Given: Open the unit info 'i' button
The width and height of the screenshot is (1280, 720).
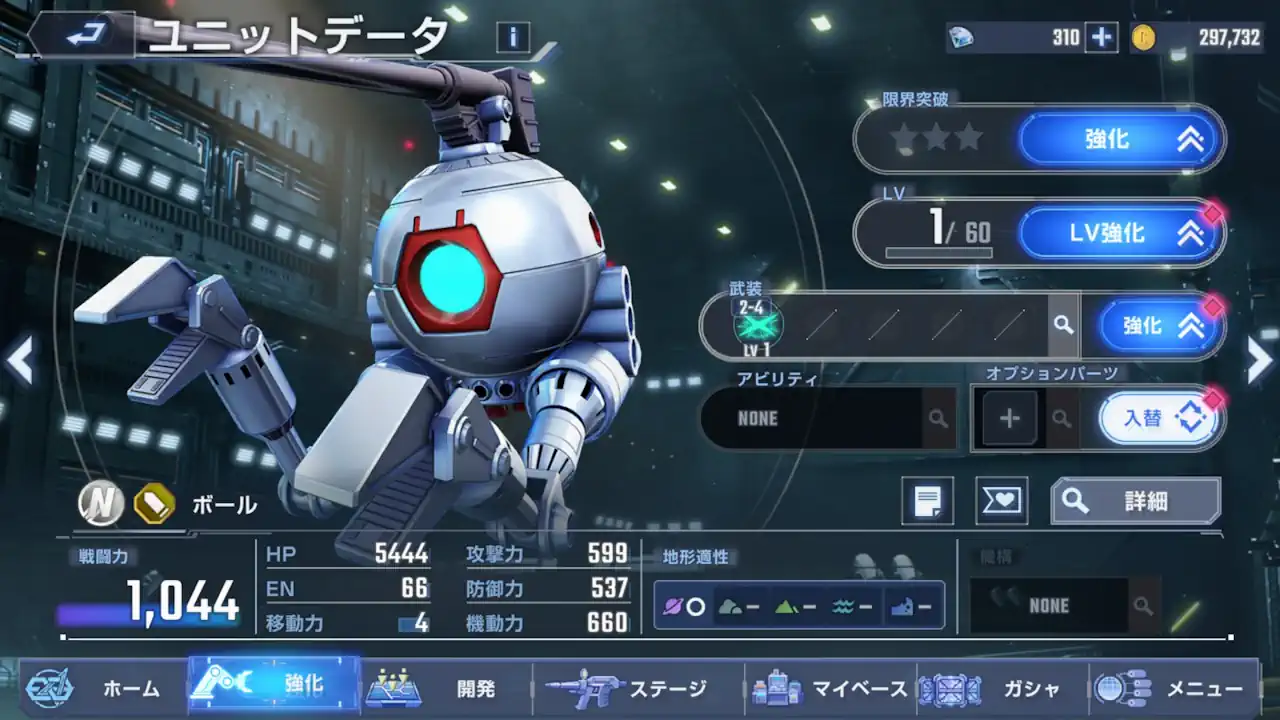Looking at the screenshot, I should 512,38.
